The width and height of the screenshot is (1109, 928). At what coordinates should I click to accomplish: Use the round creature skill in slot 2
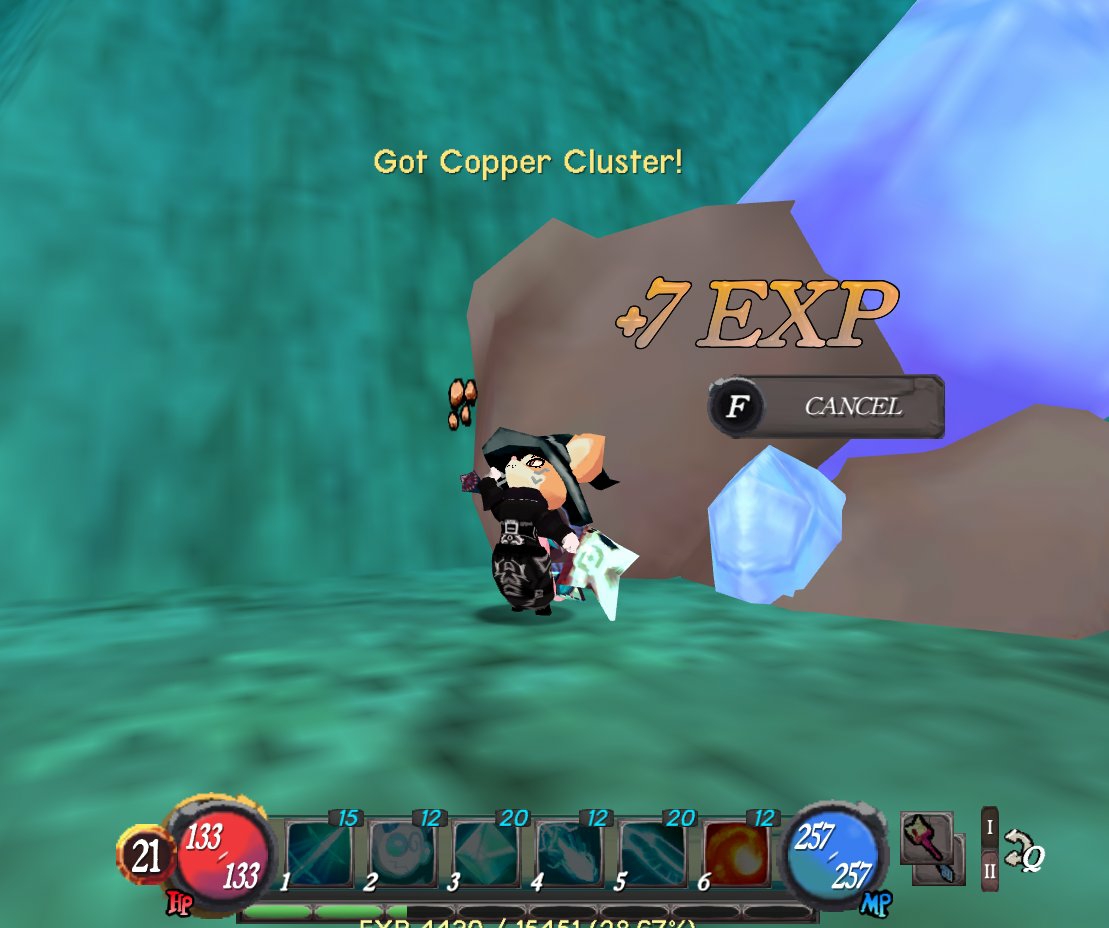[x=403, y=852]
